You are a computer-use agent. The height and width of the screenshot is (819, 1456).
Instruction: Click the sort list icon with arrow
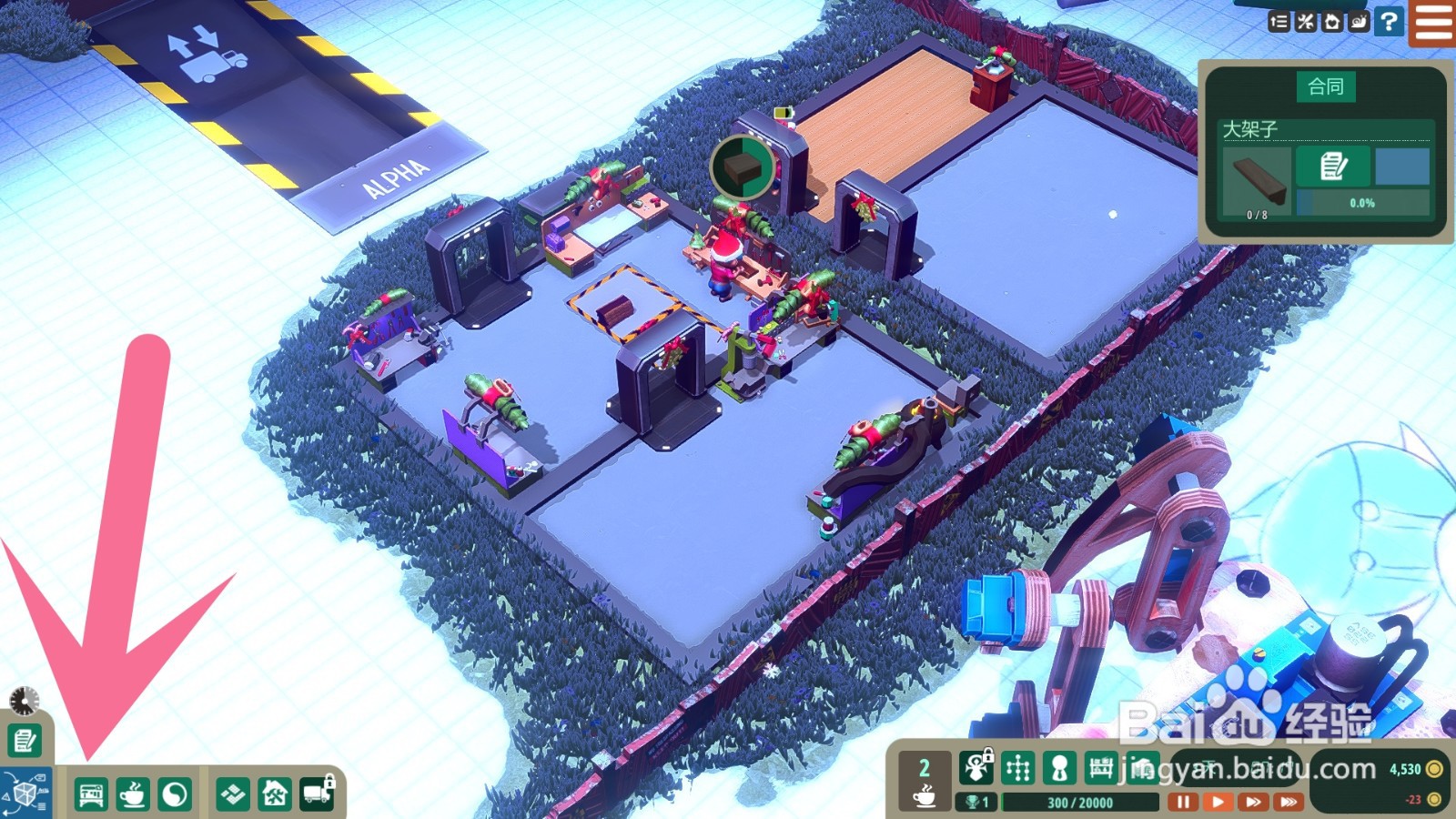[x=1279, y=21]
